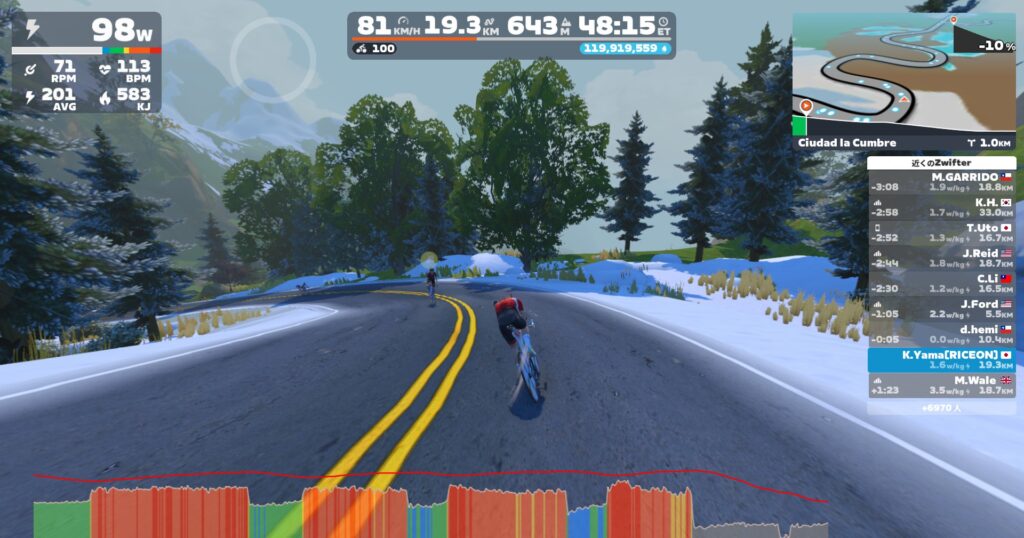Select M.GARRIDO in the nearby riders list
The width and height of the screenshot is (1024, 538).
941,181
